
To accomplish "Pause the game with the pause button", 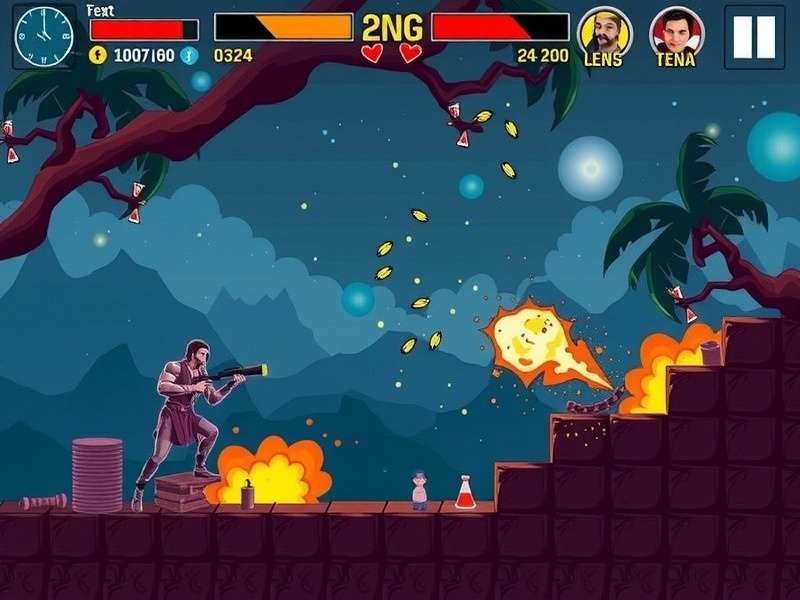I will [754, 37].
